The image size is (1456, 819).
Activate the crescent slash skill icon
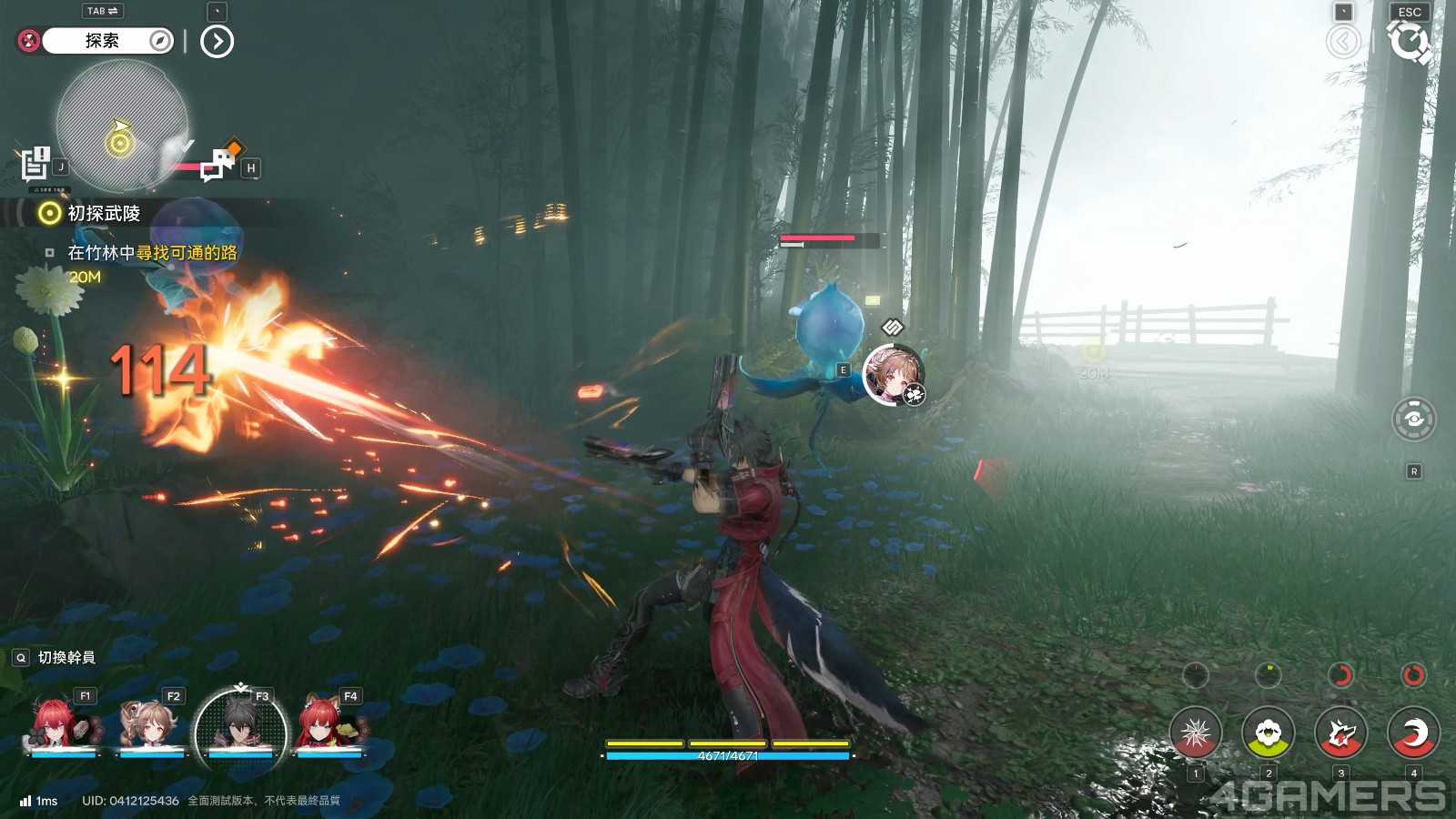click(1413, 733)
